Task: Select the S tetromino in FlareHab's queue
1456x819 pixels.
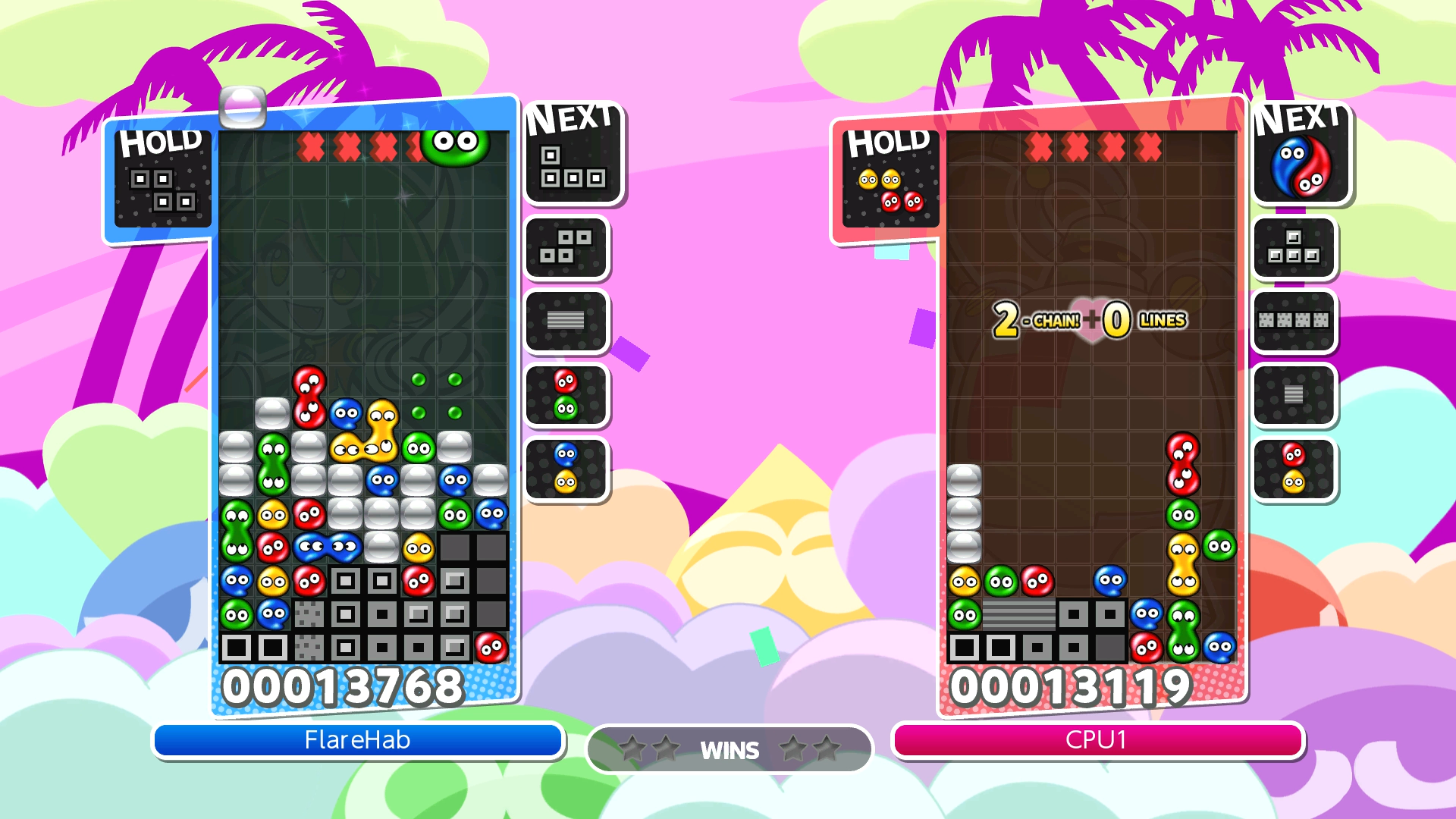Action: click(566, 247)
